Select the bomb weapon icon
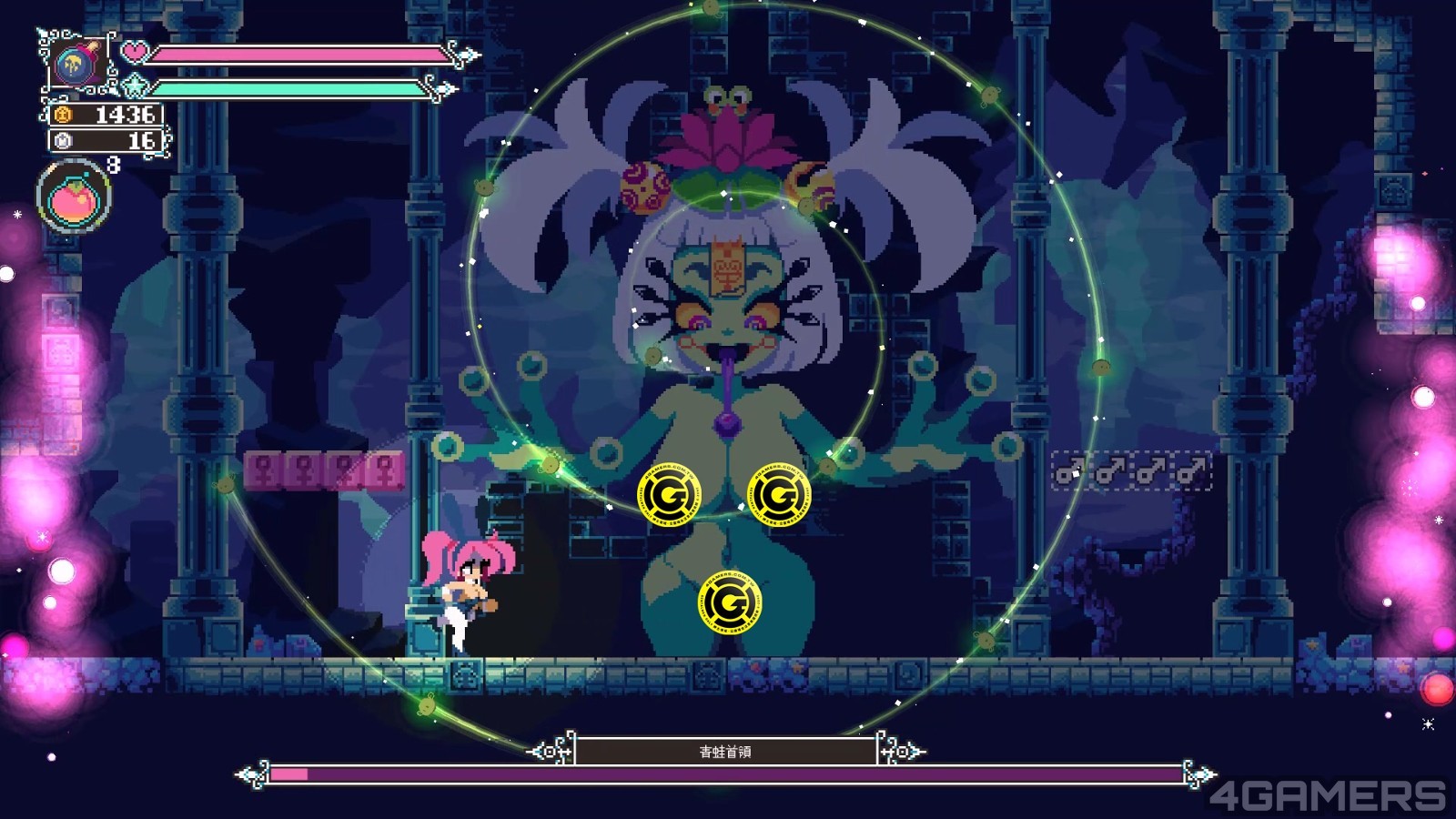This screenshot has height=819, width=1456. [x=74, y=64]
